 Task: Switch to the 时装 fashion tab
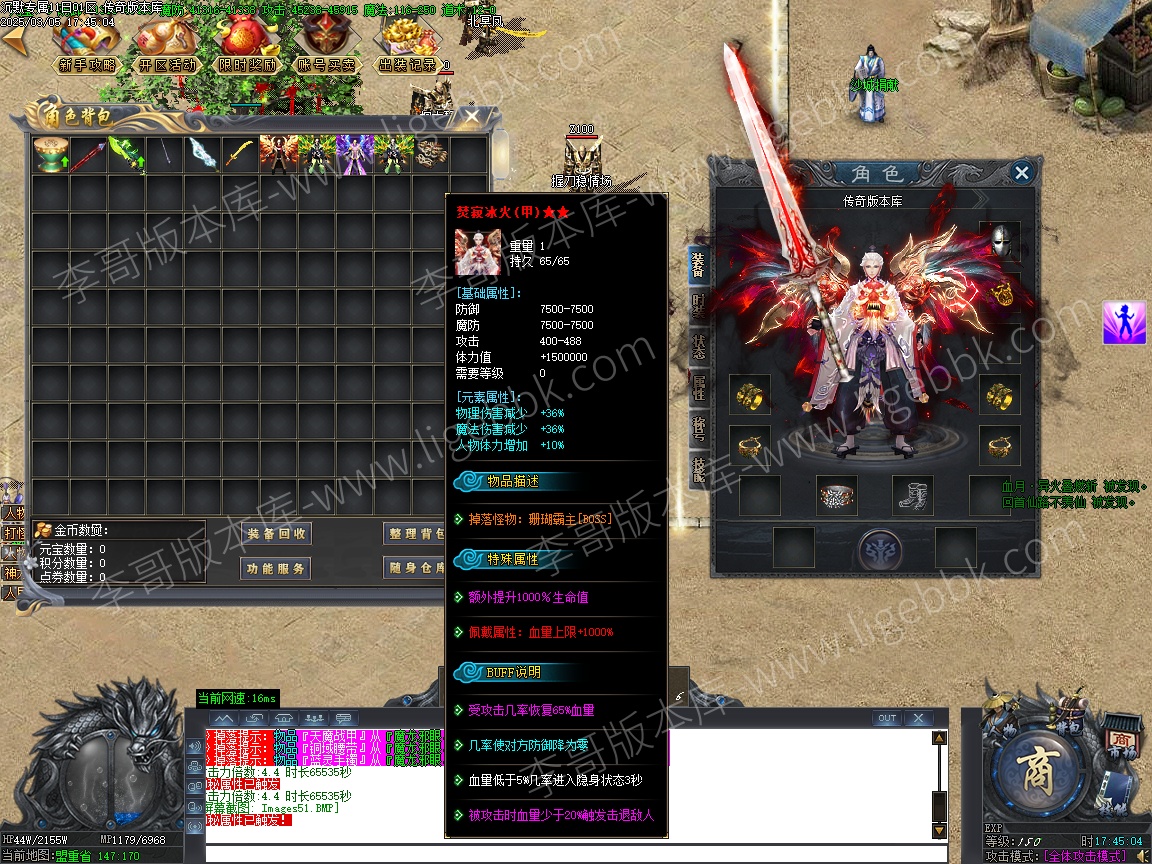[698, 305]
